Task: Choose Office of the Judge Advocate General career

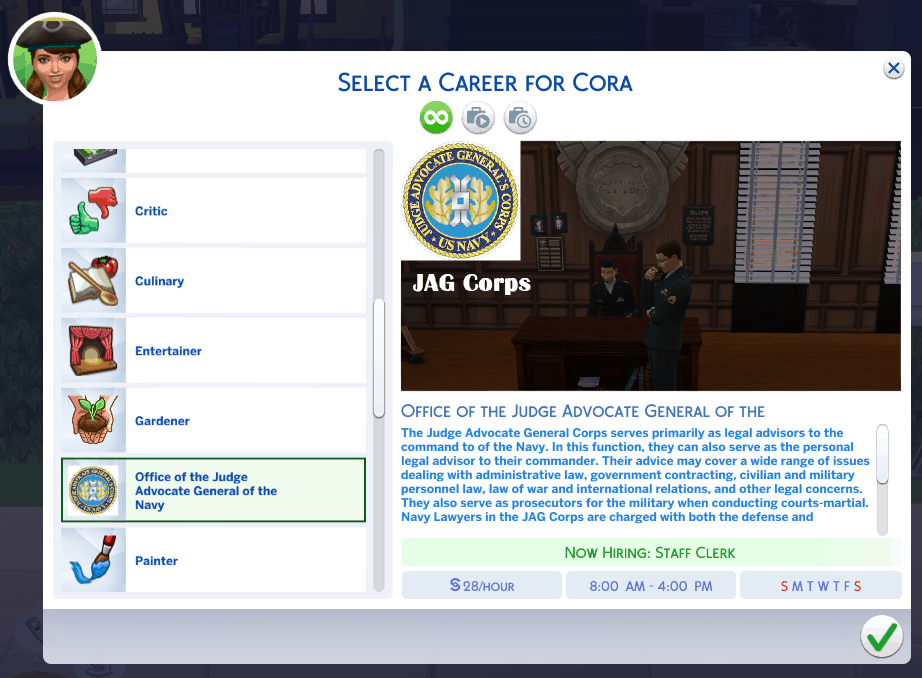Action: point(213,491)
